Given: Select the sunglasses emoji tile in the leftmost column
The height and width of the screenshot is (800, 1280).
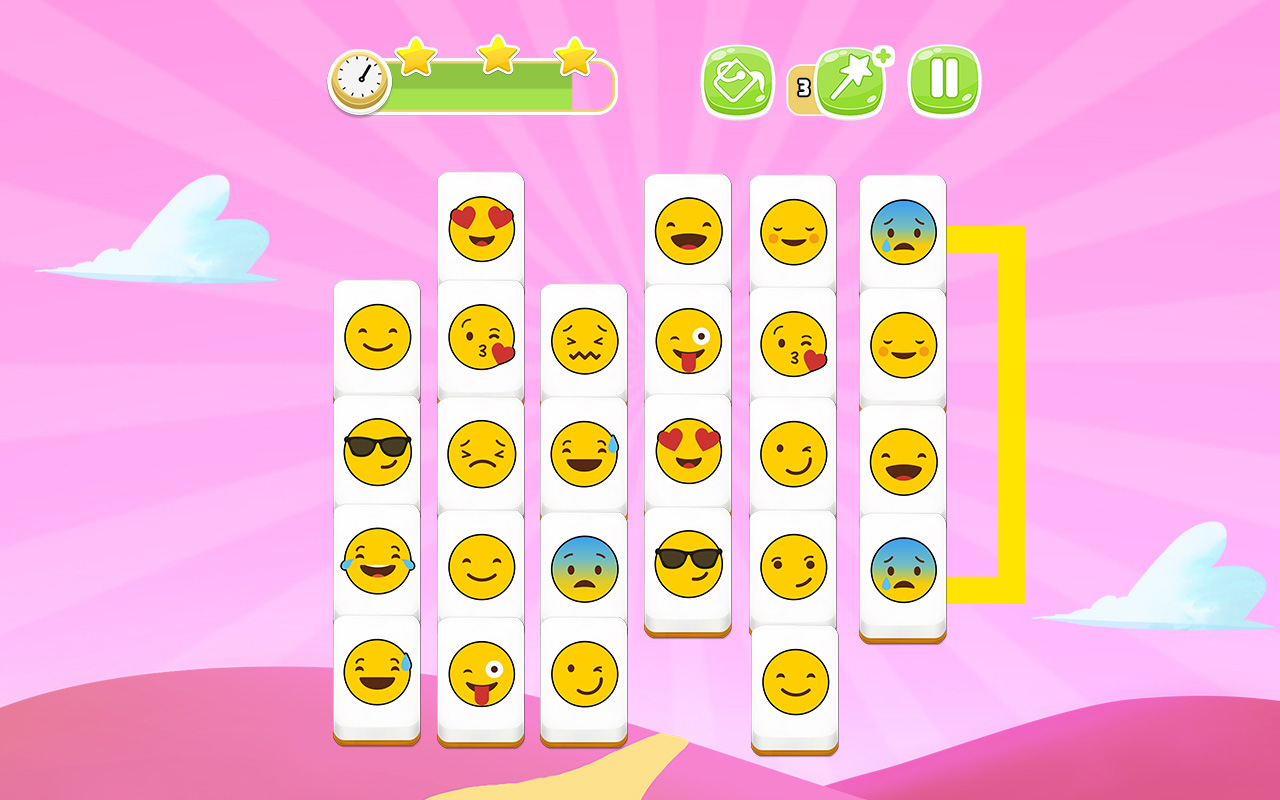Looking at the screenshot, I should click(375, 450).
